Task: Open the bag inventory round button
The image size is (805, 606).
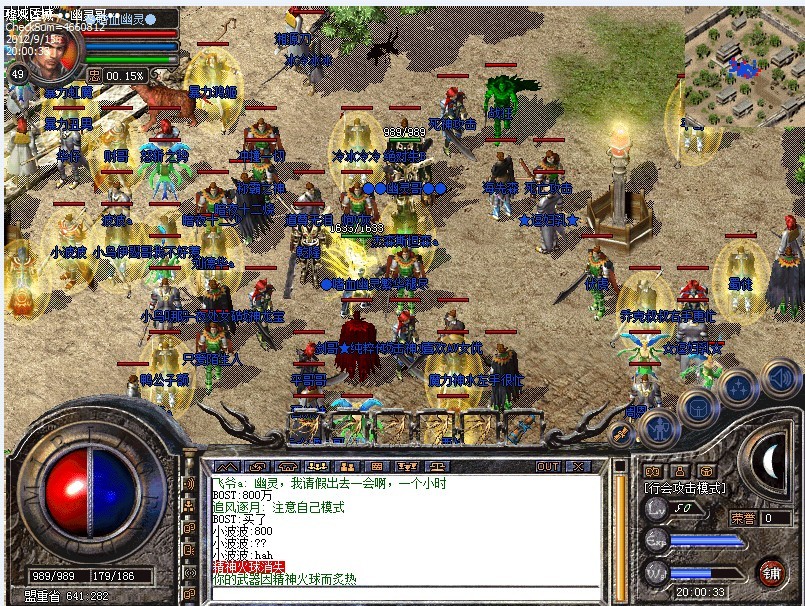Action: (698, 408)
